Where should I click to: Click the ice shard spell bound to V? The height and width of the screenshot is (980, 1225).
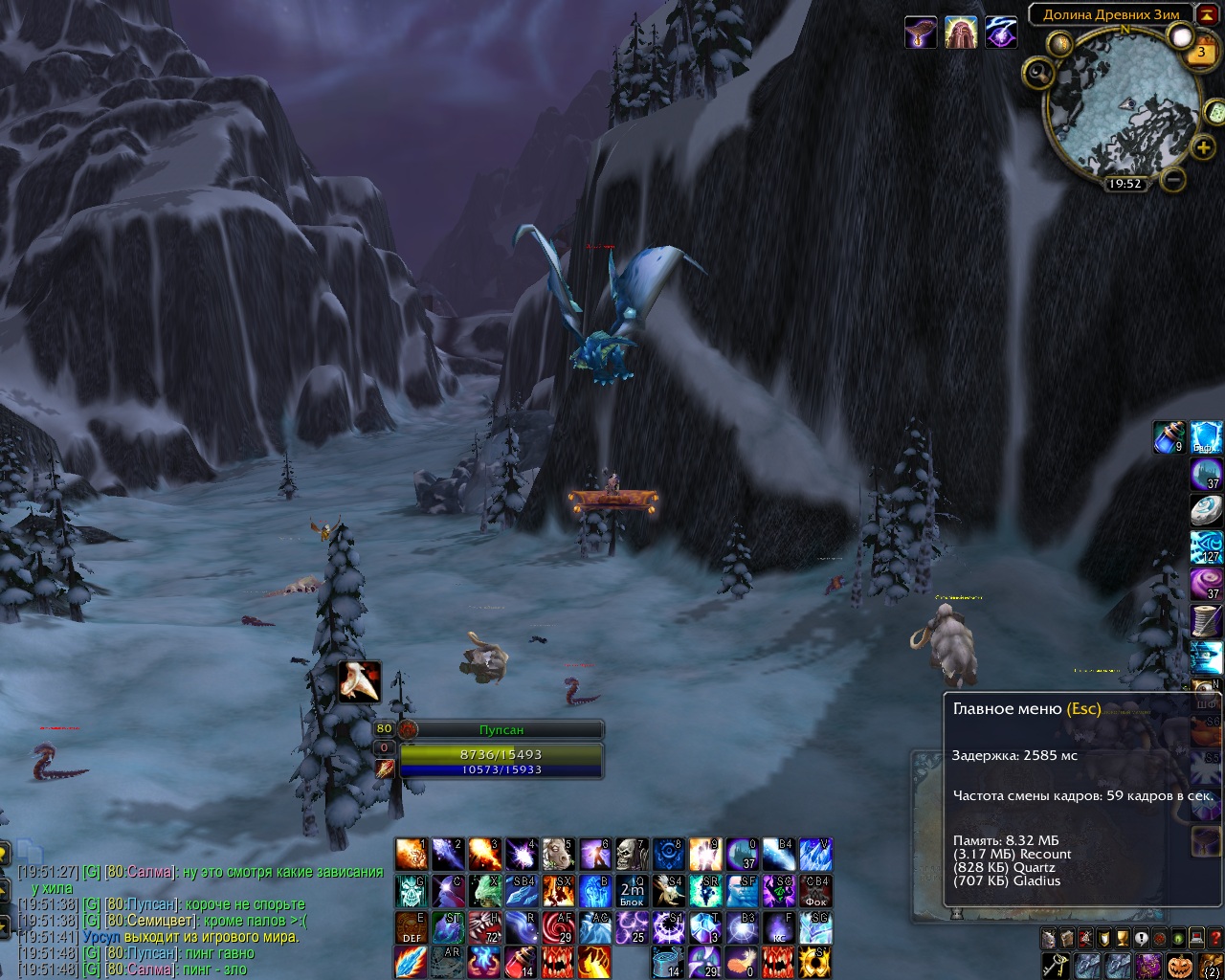[x=814, y=854]
